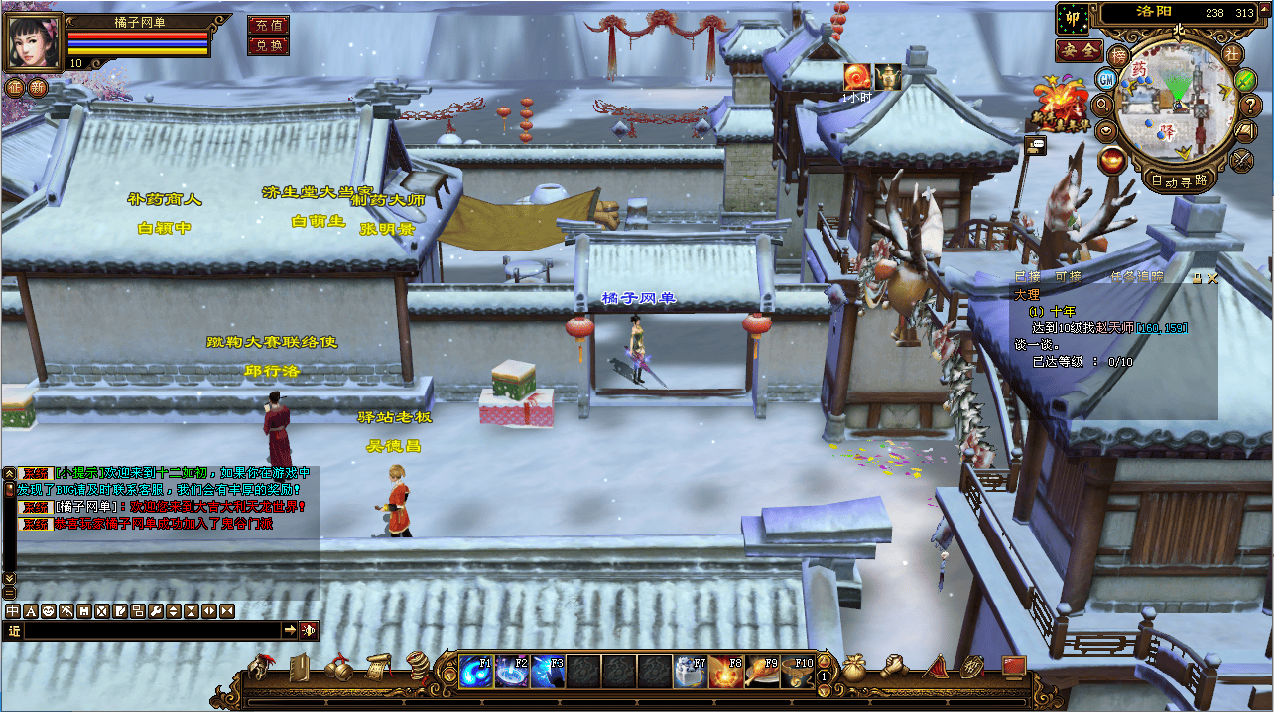Open the round 新 button under the portrait
Image resolution: width=1274 pixels, height=712 pixels.
tap(37, 87)
